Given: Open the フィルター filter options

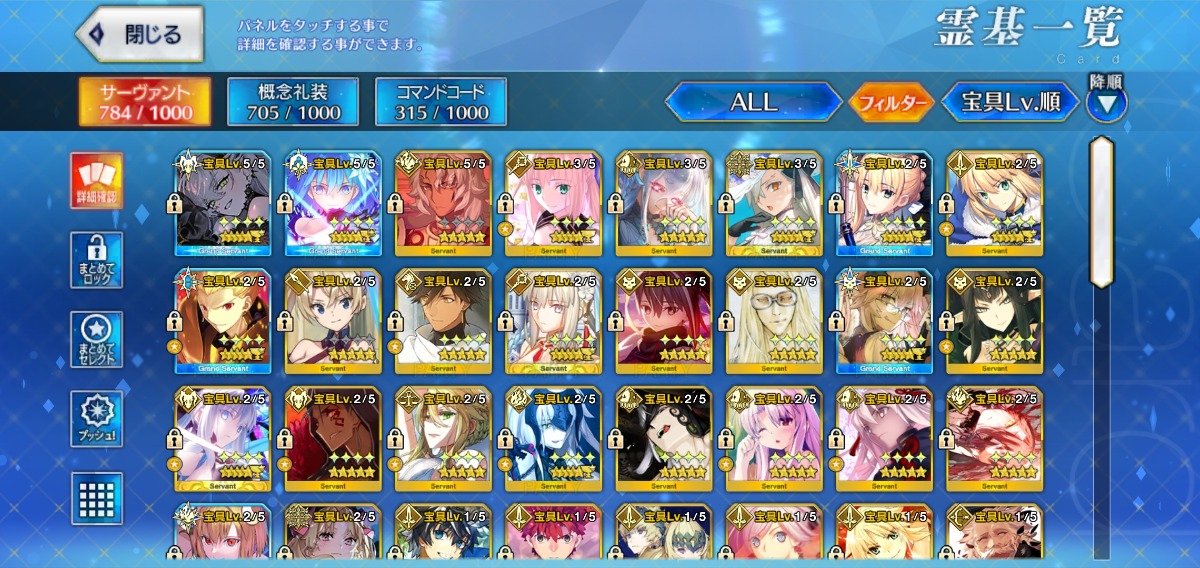Looking at the screenshot, I should click(891, 102).
